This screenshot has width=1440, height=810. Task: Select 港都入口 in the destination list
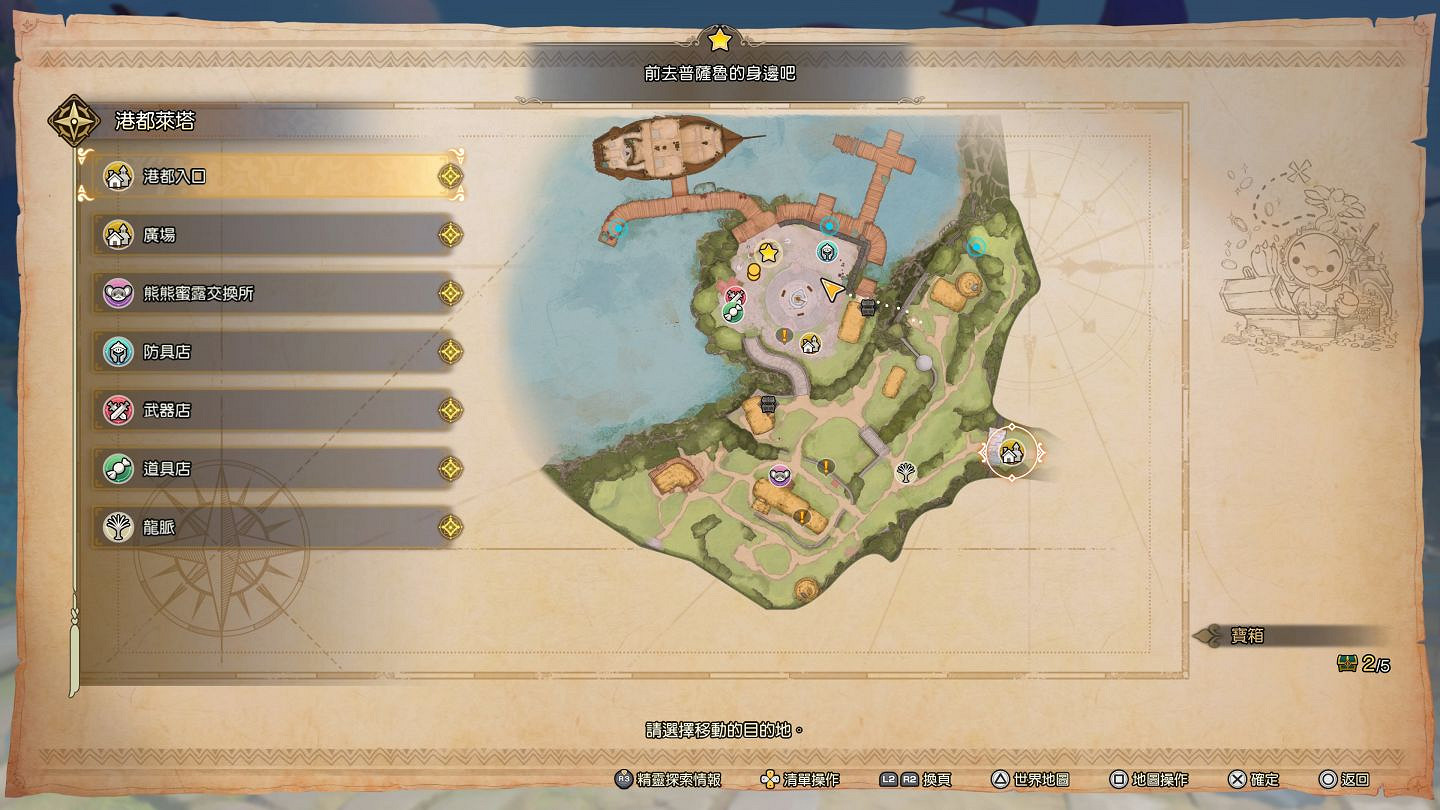270,177
